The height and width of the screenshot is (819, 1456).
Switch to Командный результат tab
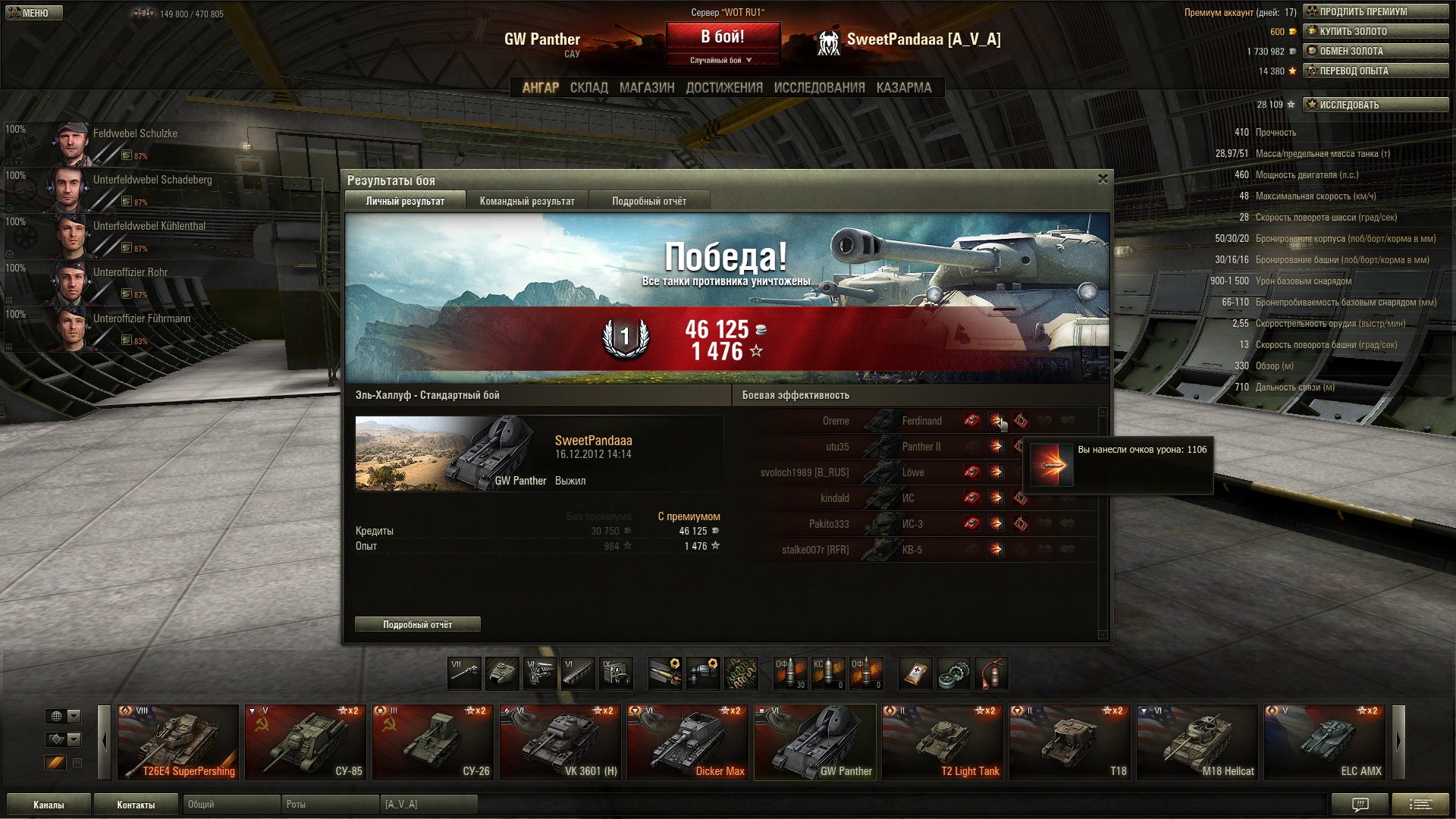coord(527,201)
